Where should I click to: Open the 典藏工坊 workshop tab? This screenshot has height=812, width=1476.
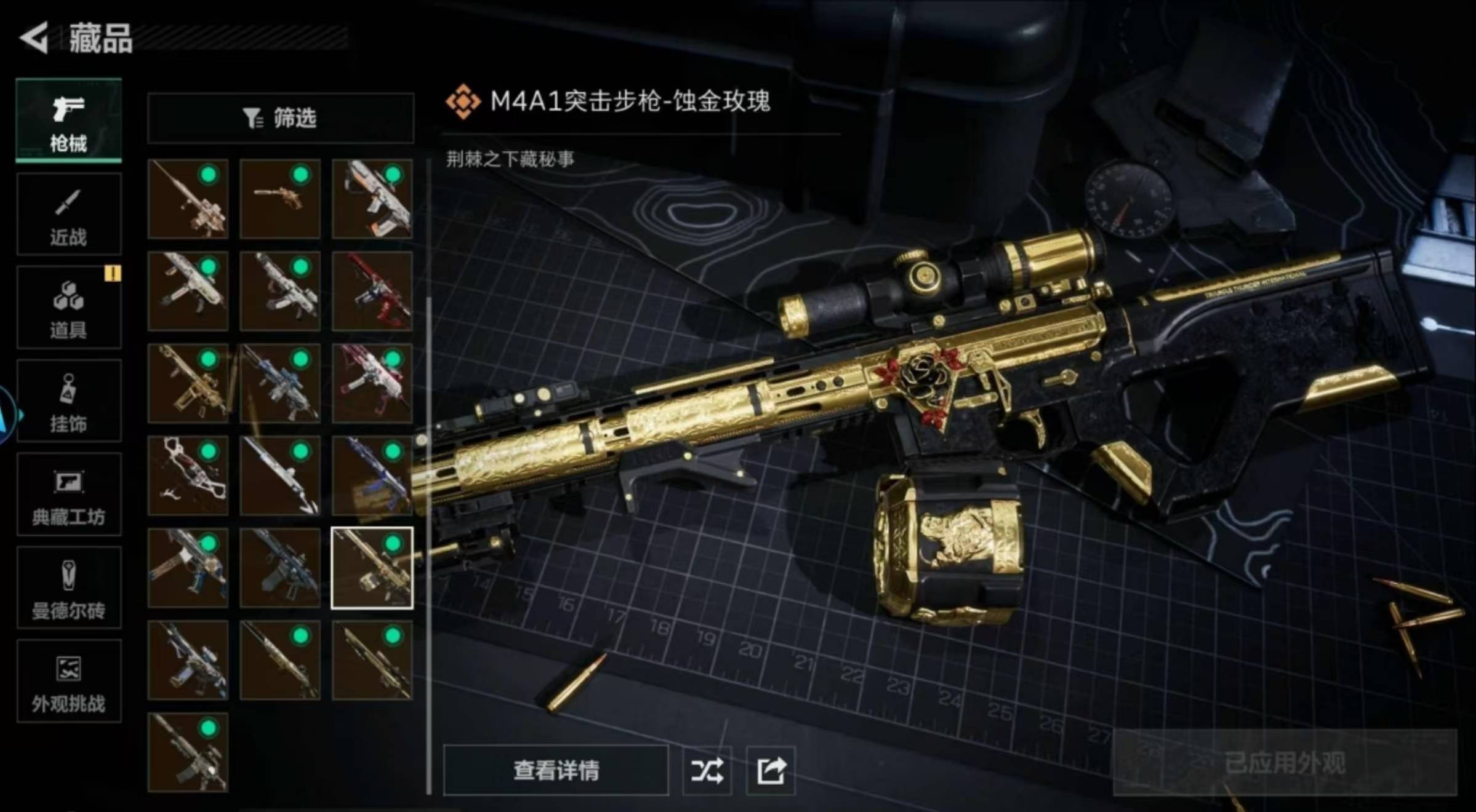tap(68, 495)
